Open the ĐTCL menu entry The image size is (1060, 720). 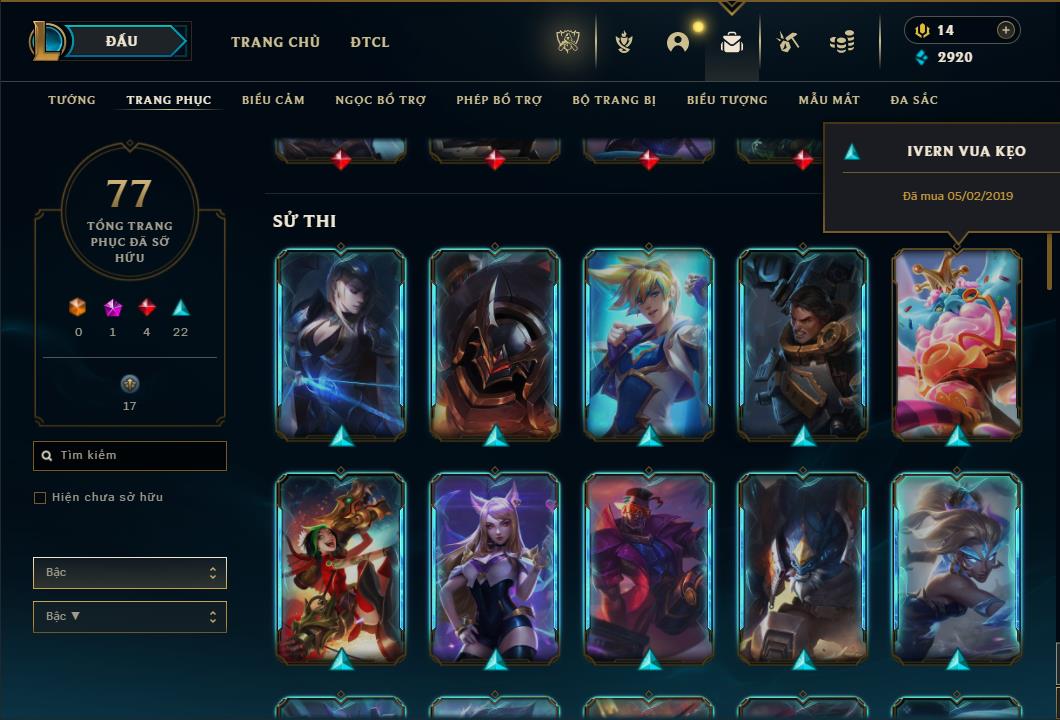click(x=370, y=42)
